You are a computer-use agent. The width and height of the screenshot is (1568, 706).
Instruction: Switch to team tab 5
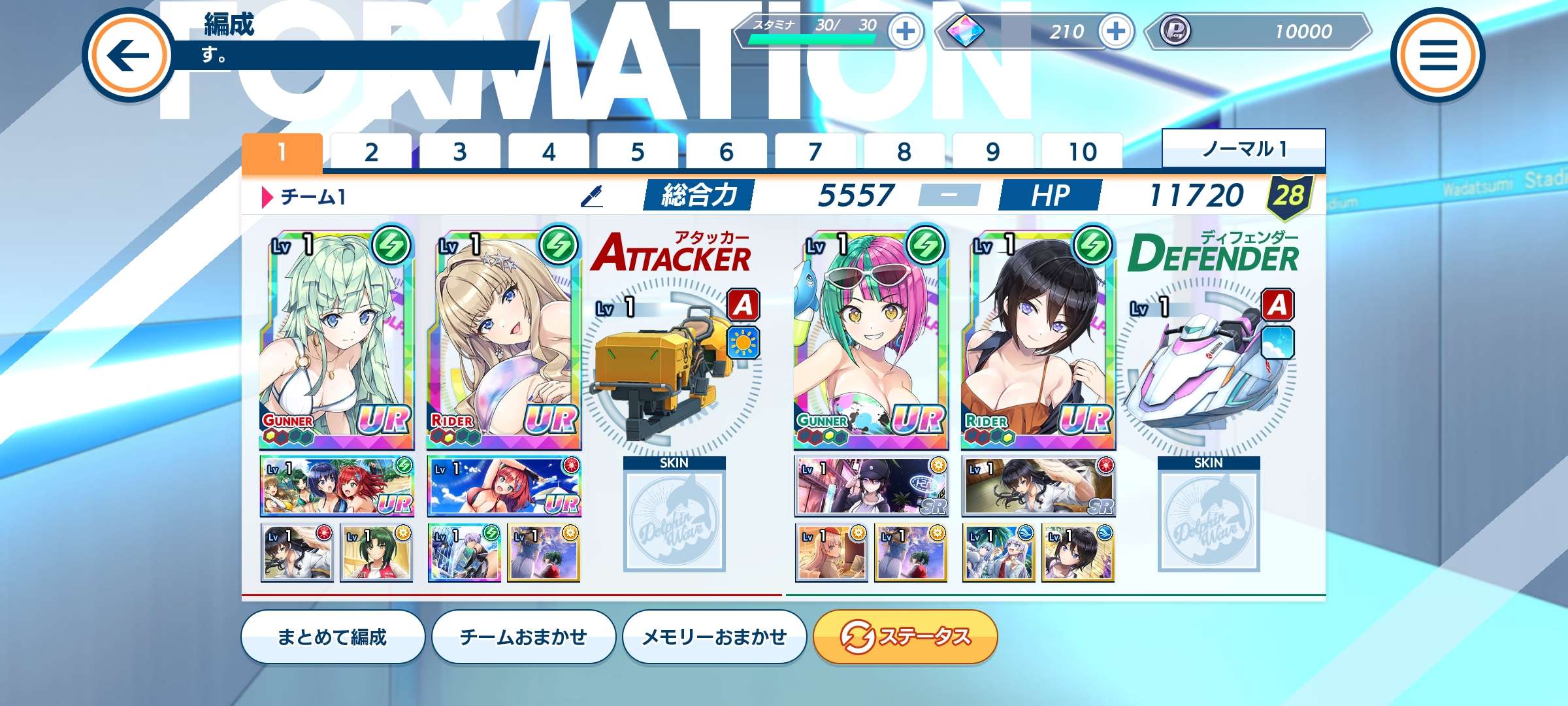(638, 152)
